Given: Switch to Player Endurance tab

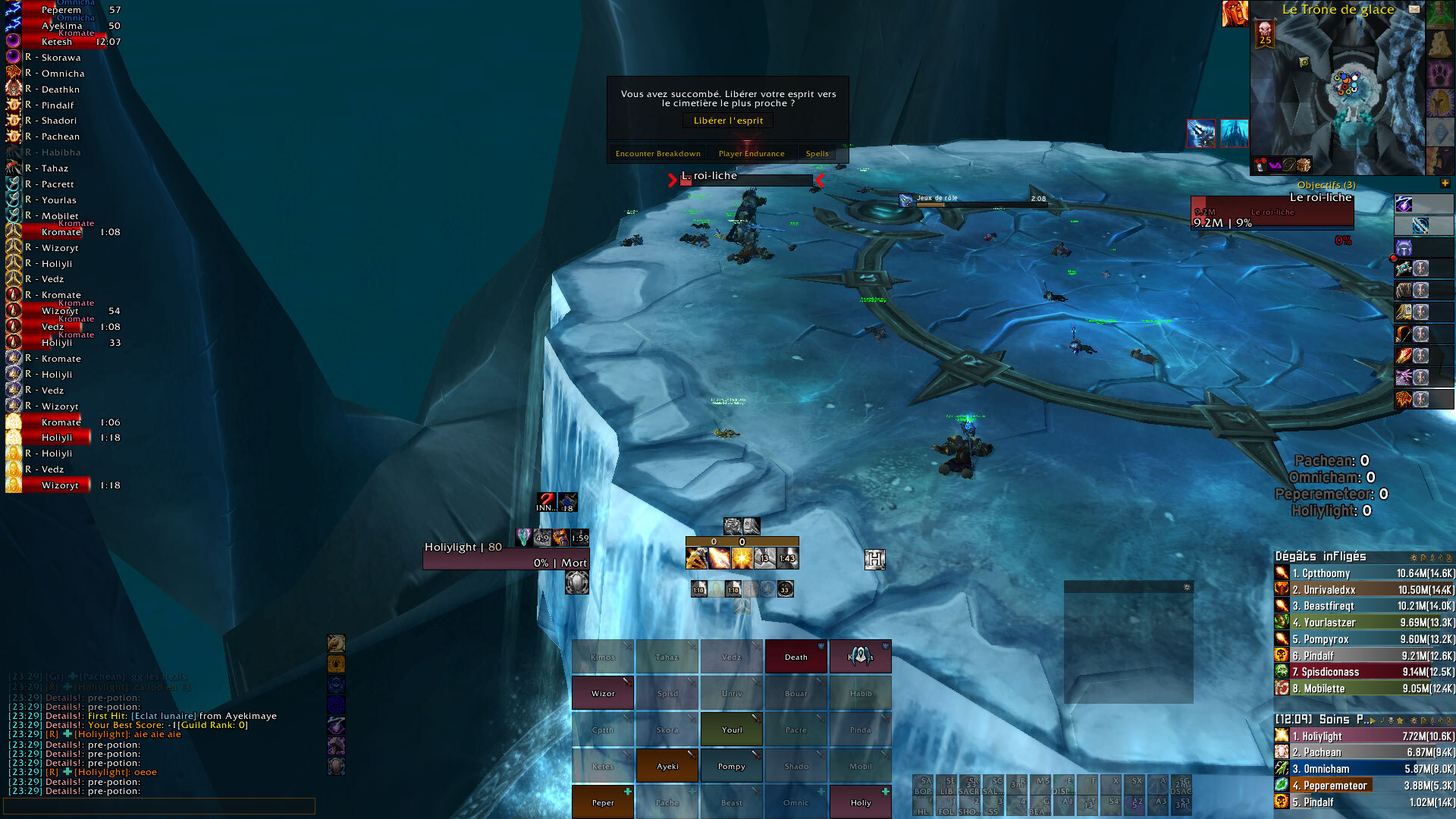Looking at the screenshot, I should coord(752,153).
